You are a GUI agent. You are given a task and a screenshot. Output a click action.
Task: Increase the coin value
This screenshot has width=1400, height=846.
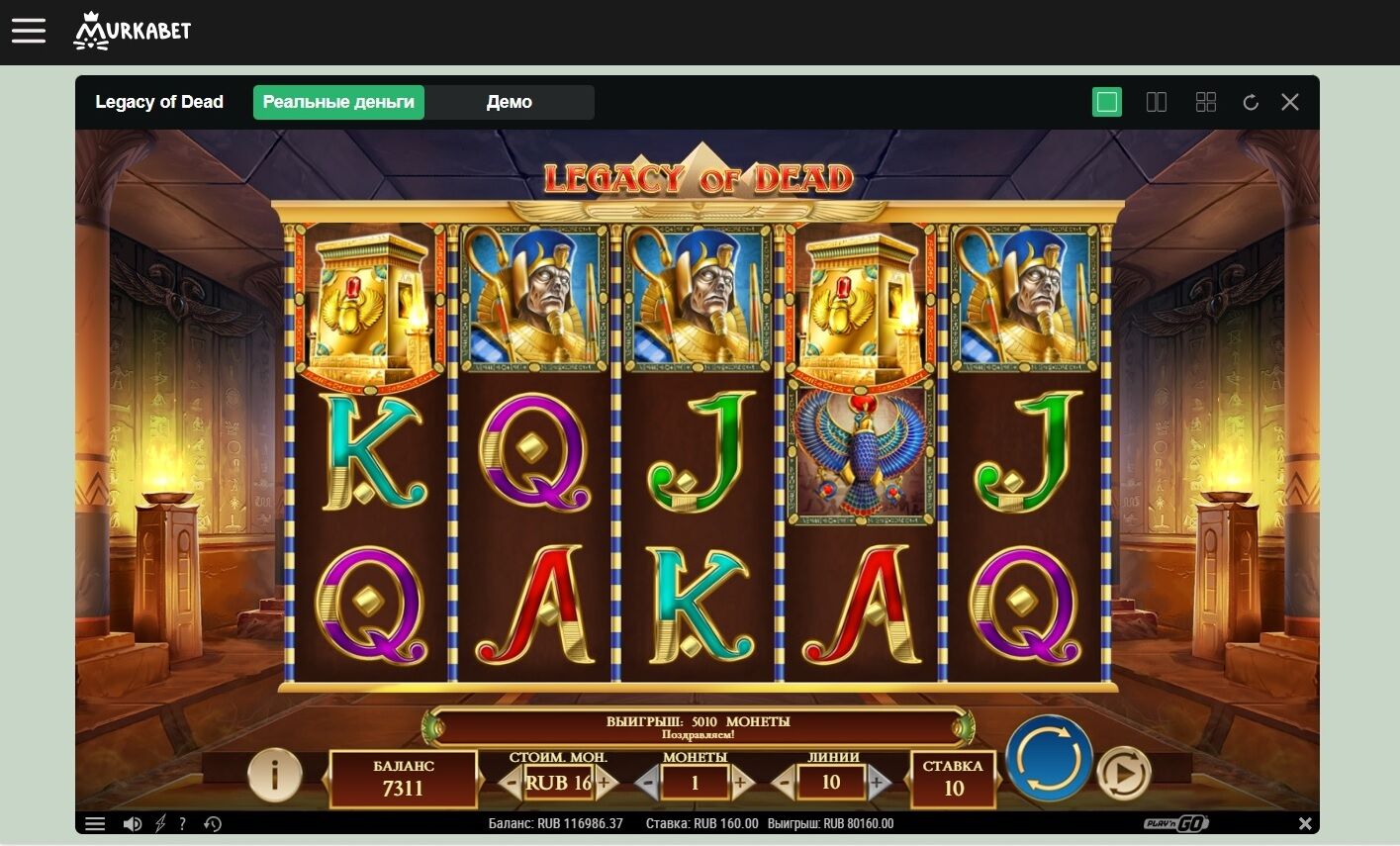click(605, 784)
